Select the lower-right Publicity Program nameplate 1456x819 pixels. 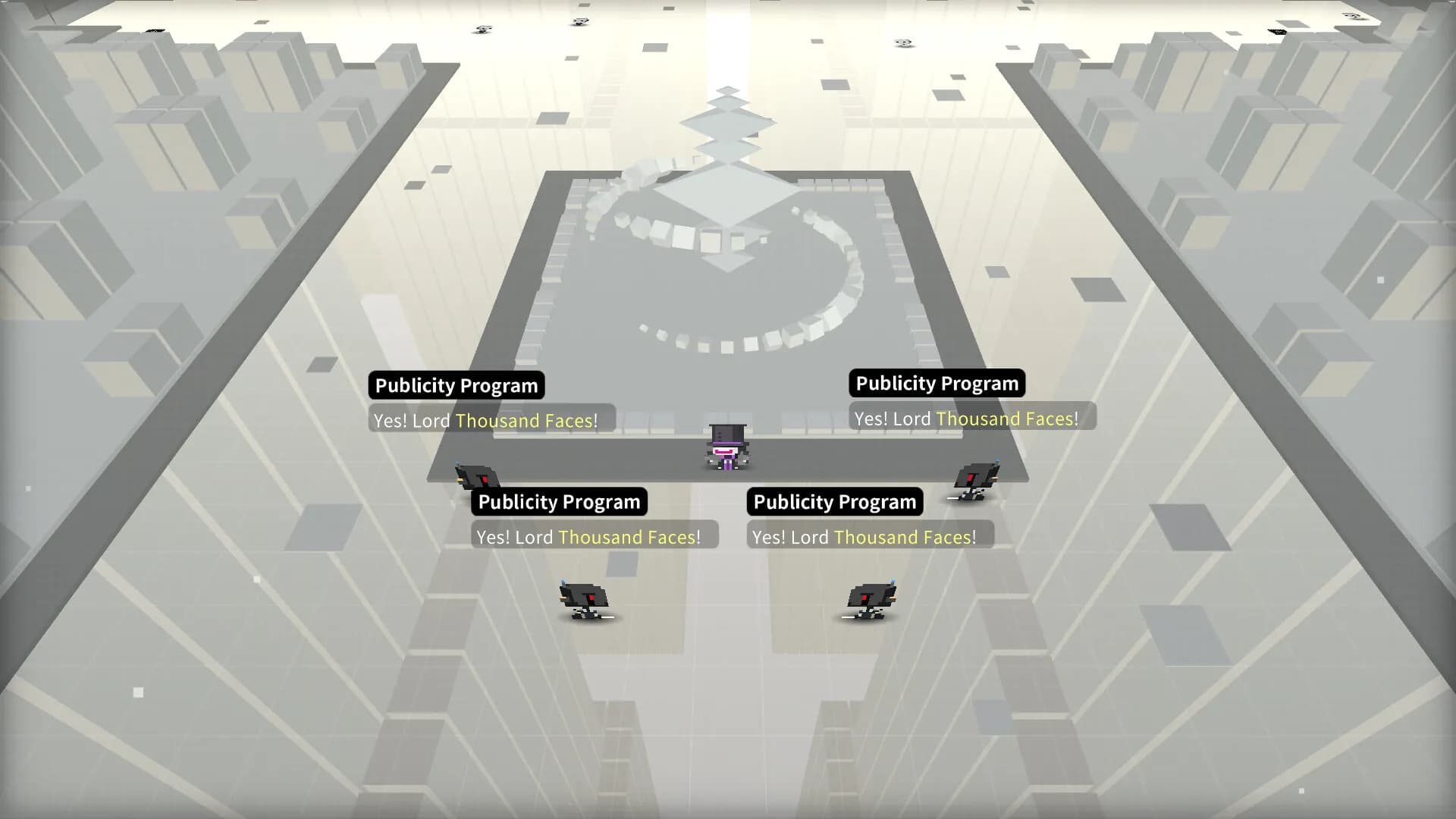834,501
